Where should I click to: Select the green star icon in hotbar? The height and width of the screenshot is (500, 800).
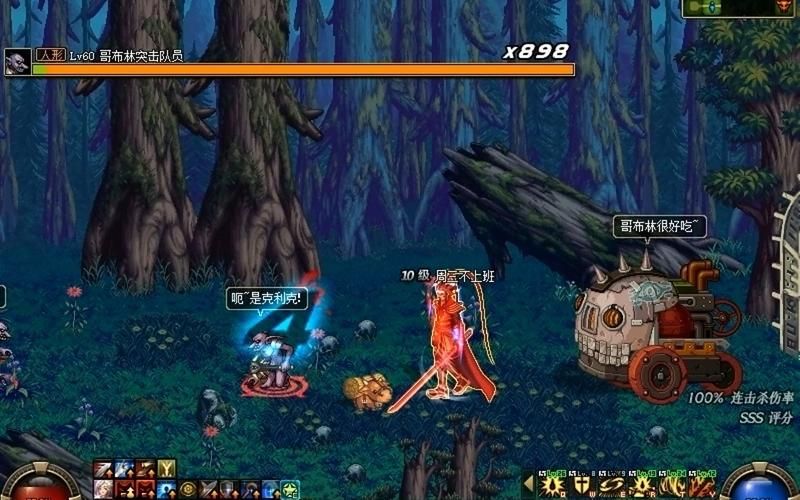tap(290, 489)
